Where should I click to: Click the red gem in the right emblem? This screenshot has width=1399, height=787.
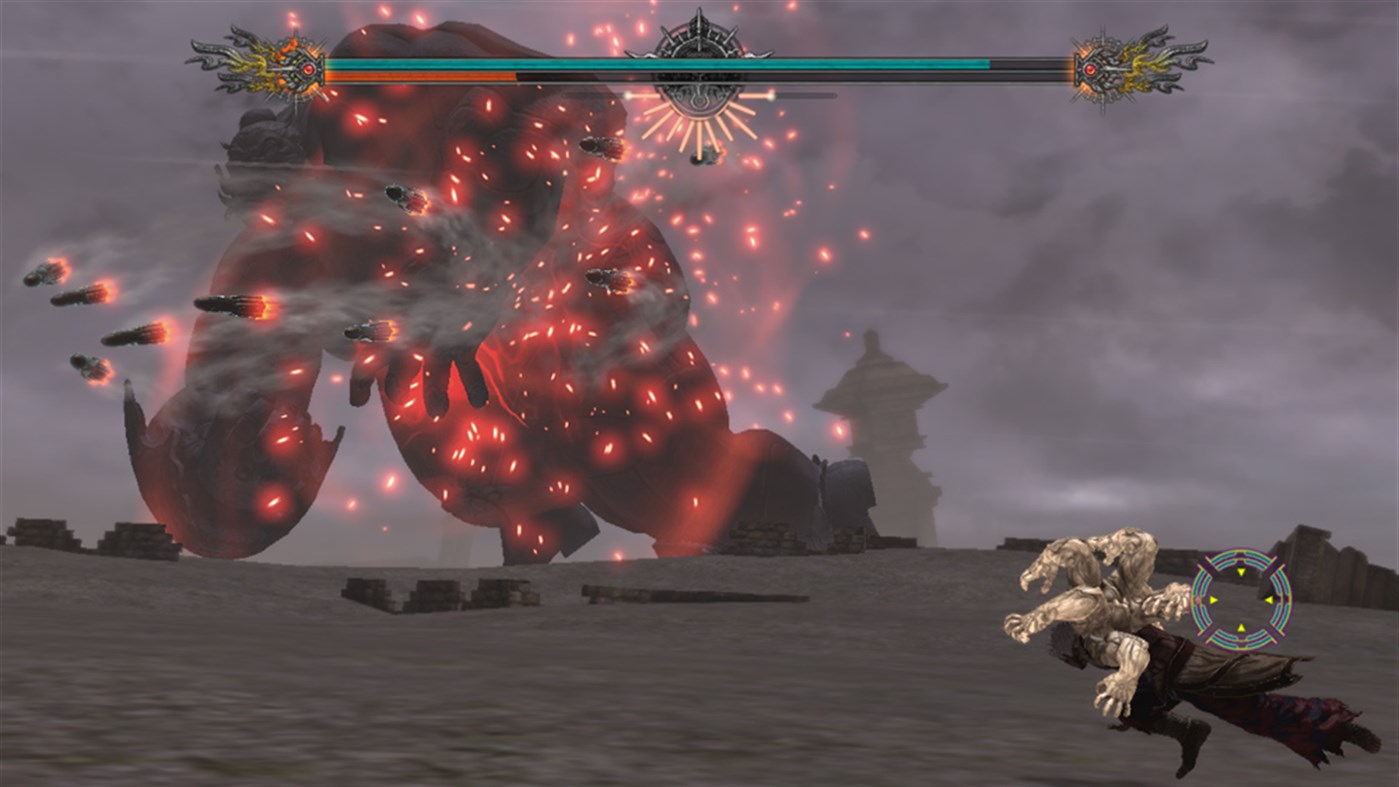pos(1089,68)
